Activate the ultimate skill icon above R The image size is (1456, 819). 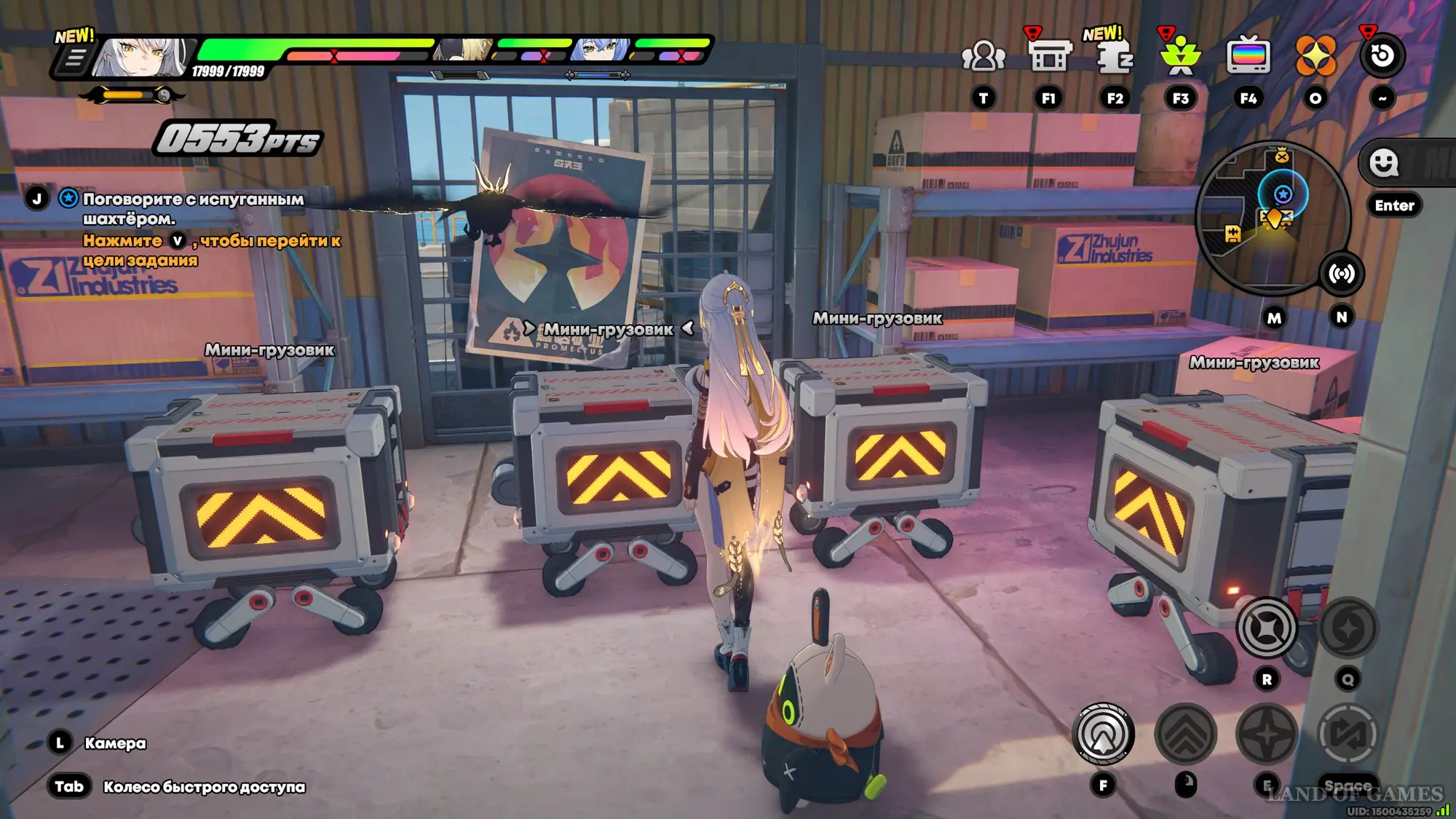pos(1267,628)
